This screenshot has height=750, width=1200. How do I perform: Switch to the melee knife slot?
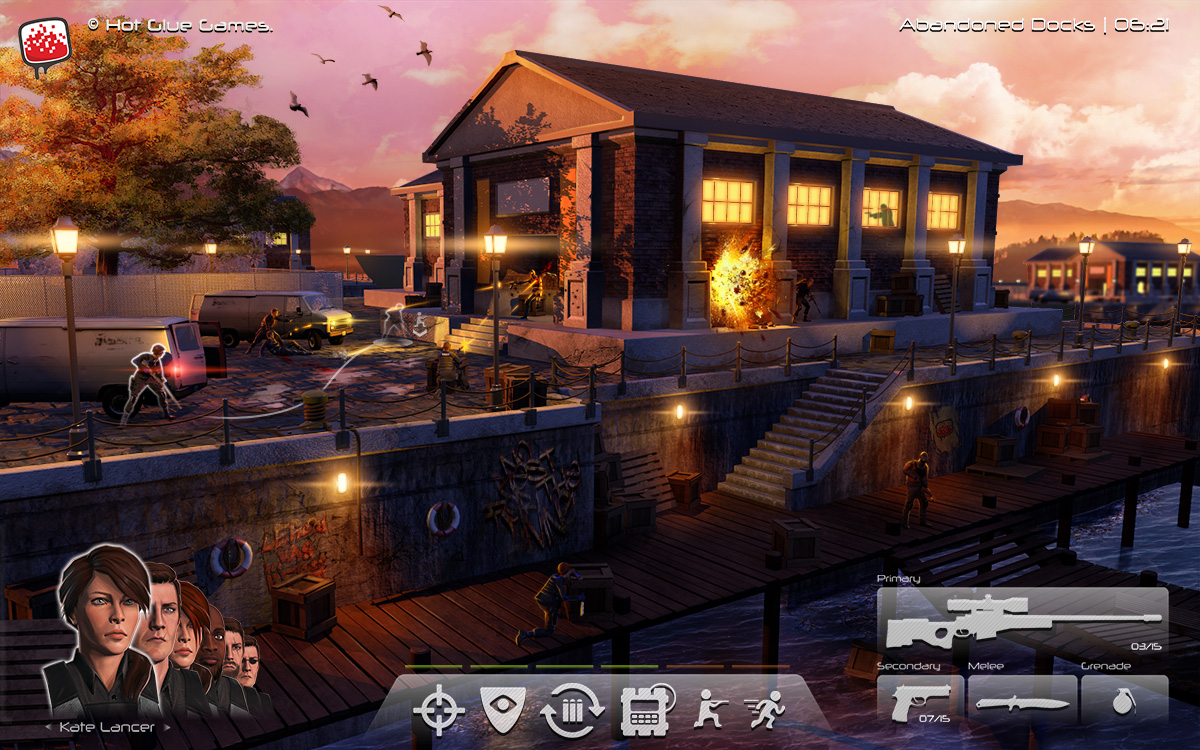[1022, 700]
